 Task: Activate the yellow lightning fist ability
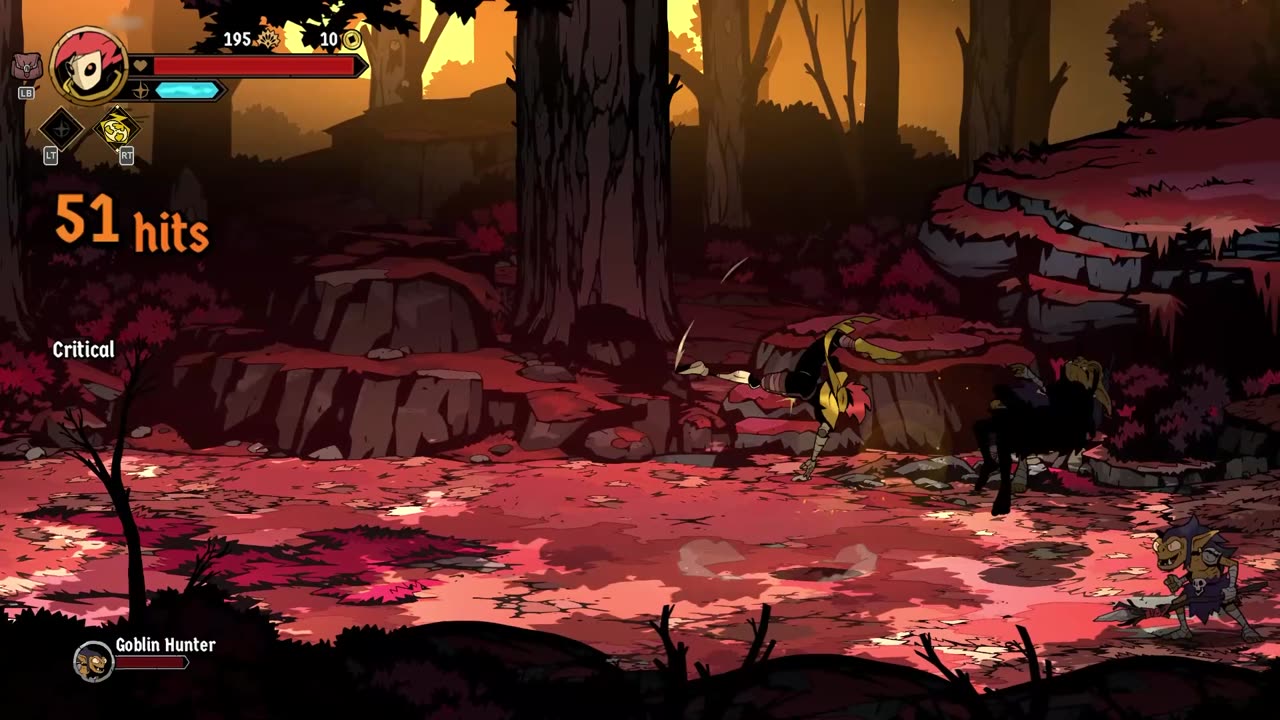click(x=116, y=128)
